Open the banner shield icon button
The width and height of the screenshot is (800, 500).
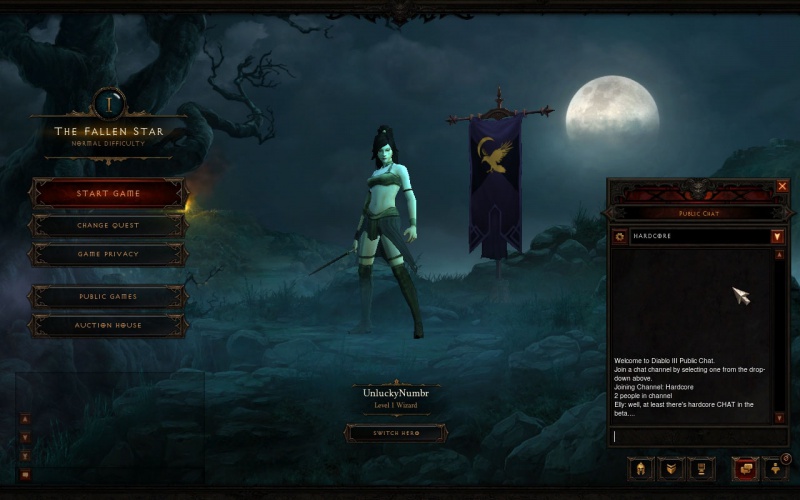click(x=671, y=468)
